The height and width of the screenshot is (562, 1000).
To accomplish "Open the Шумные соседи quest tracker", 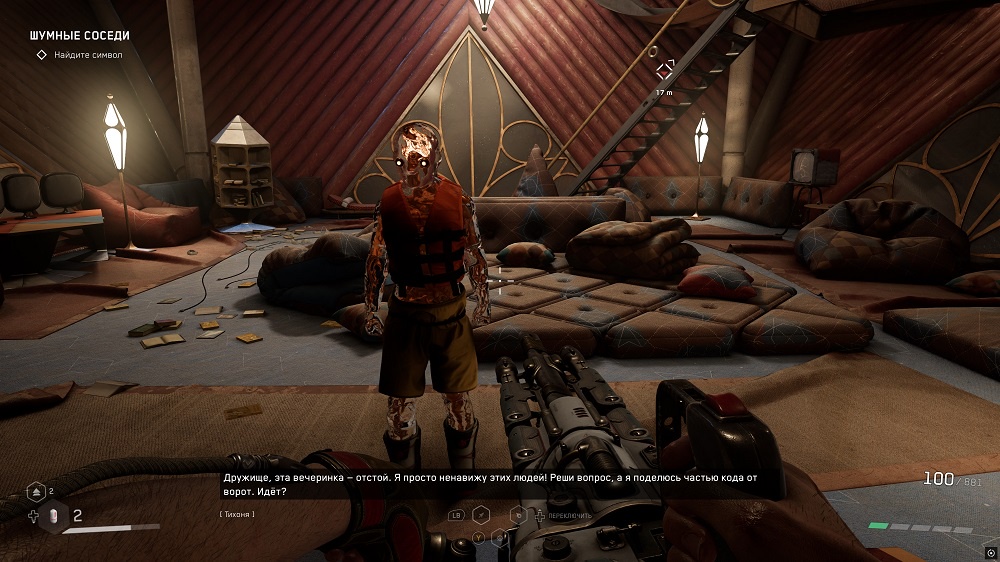I will coord(80,36).
